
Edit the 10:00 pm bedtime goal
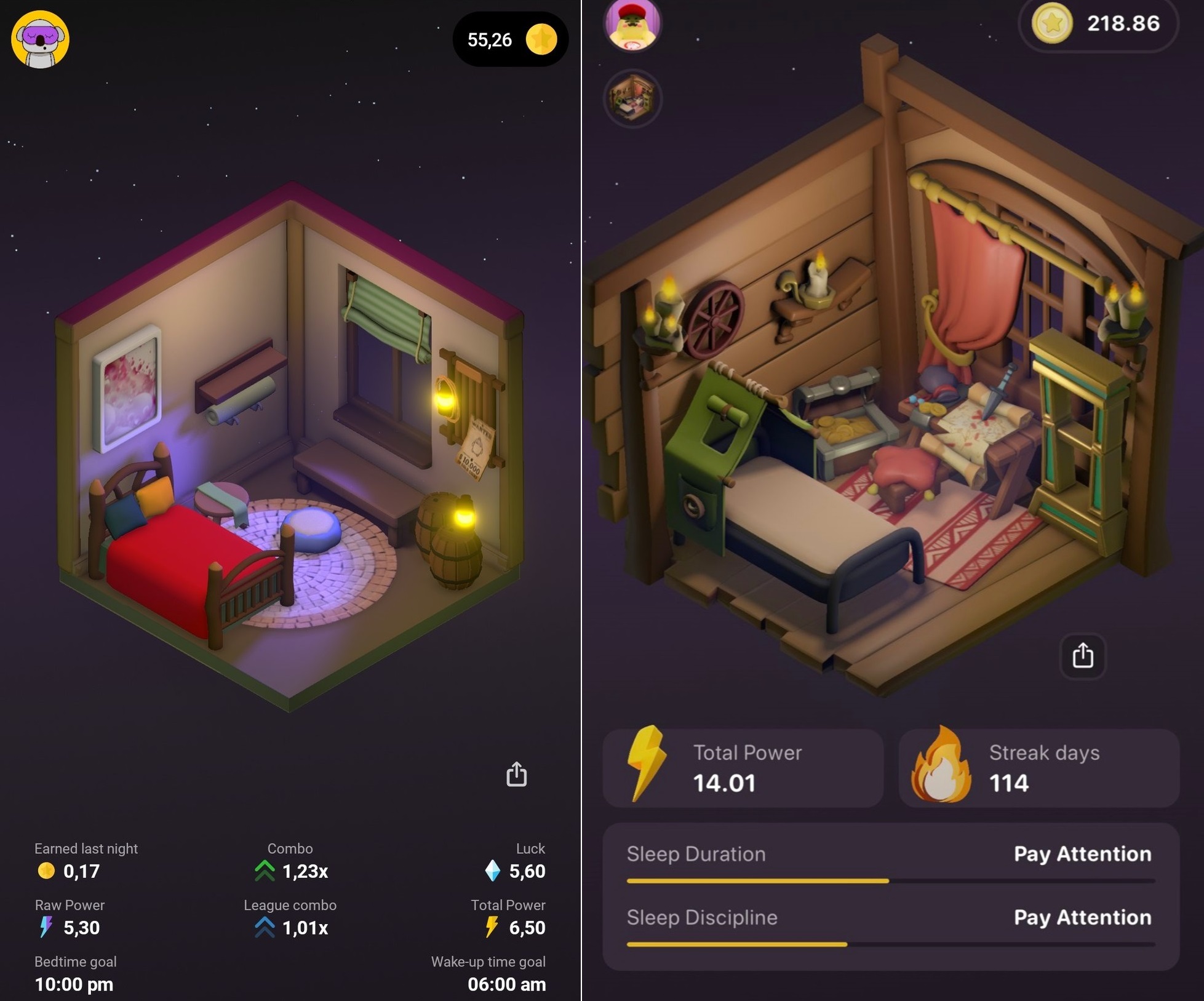74,984
